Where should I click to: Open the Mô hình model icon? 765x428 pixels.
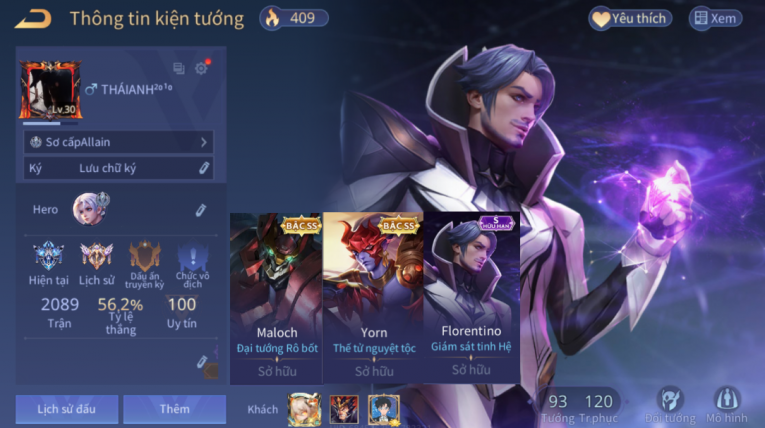726,404
